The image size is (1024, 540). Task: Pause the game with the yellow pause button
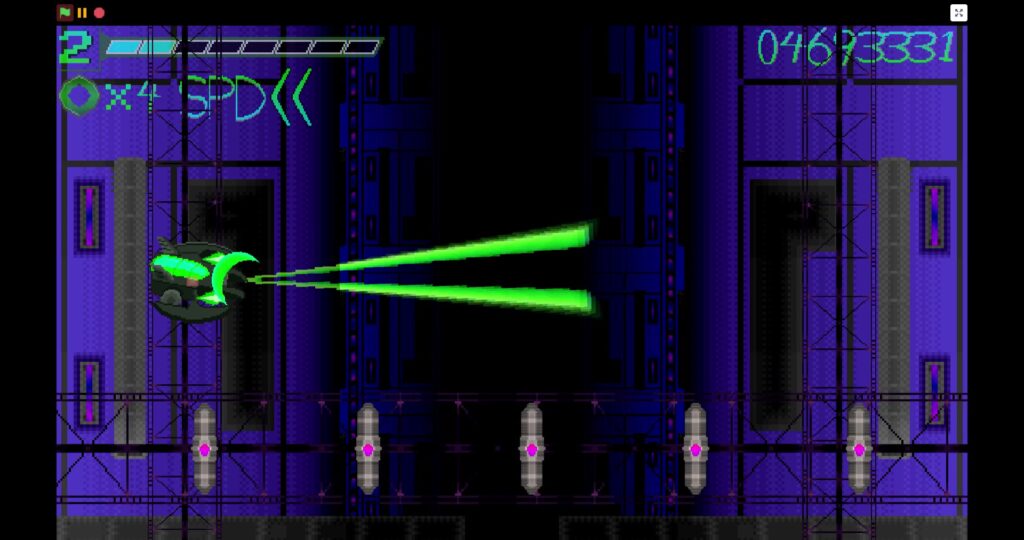click(x=82, y=13)
